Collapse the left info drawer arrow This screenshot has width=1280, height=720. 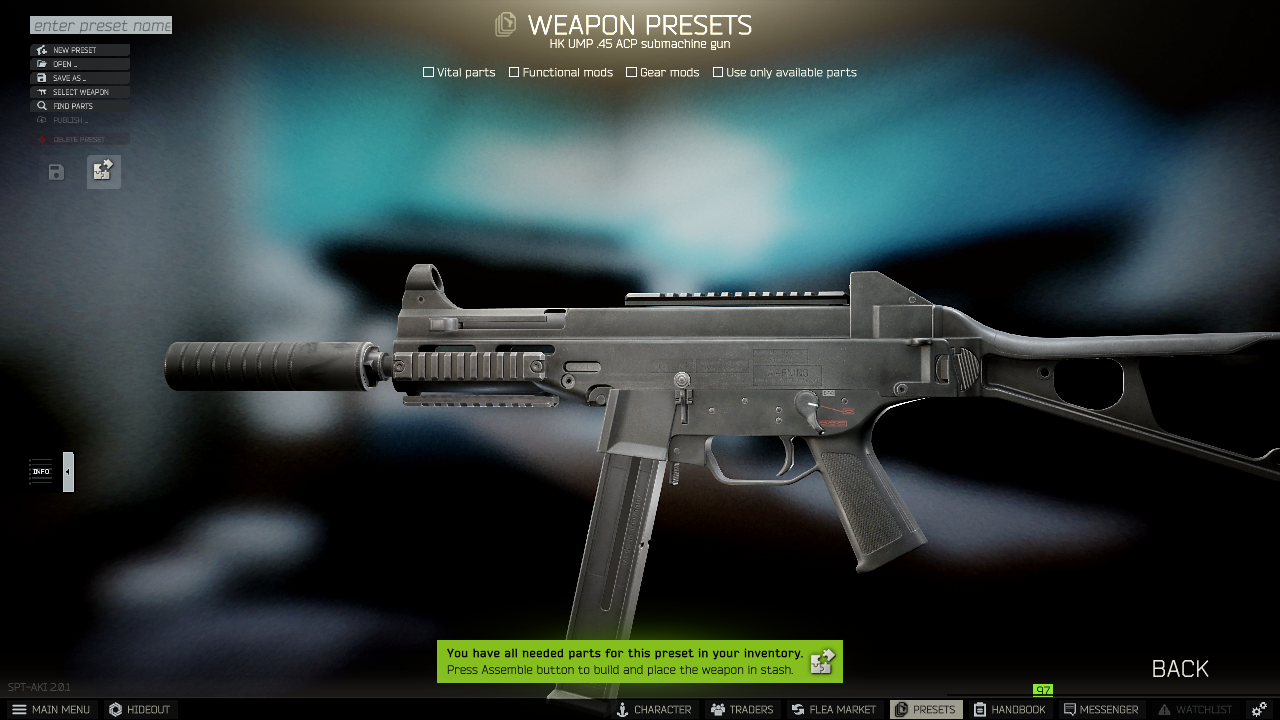coord(67,471)
